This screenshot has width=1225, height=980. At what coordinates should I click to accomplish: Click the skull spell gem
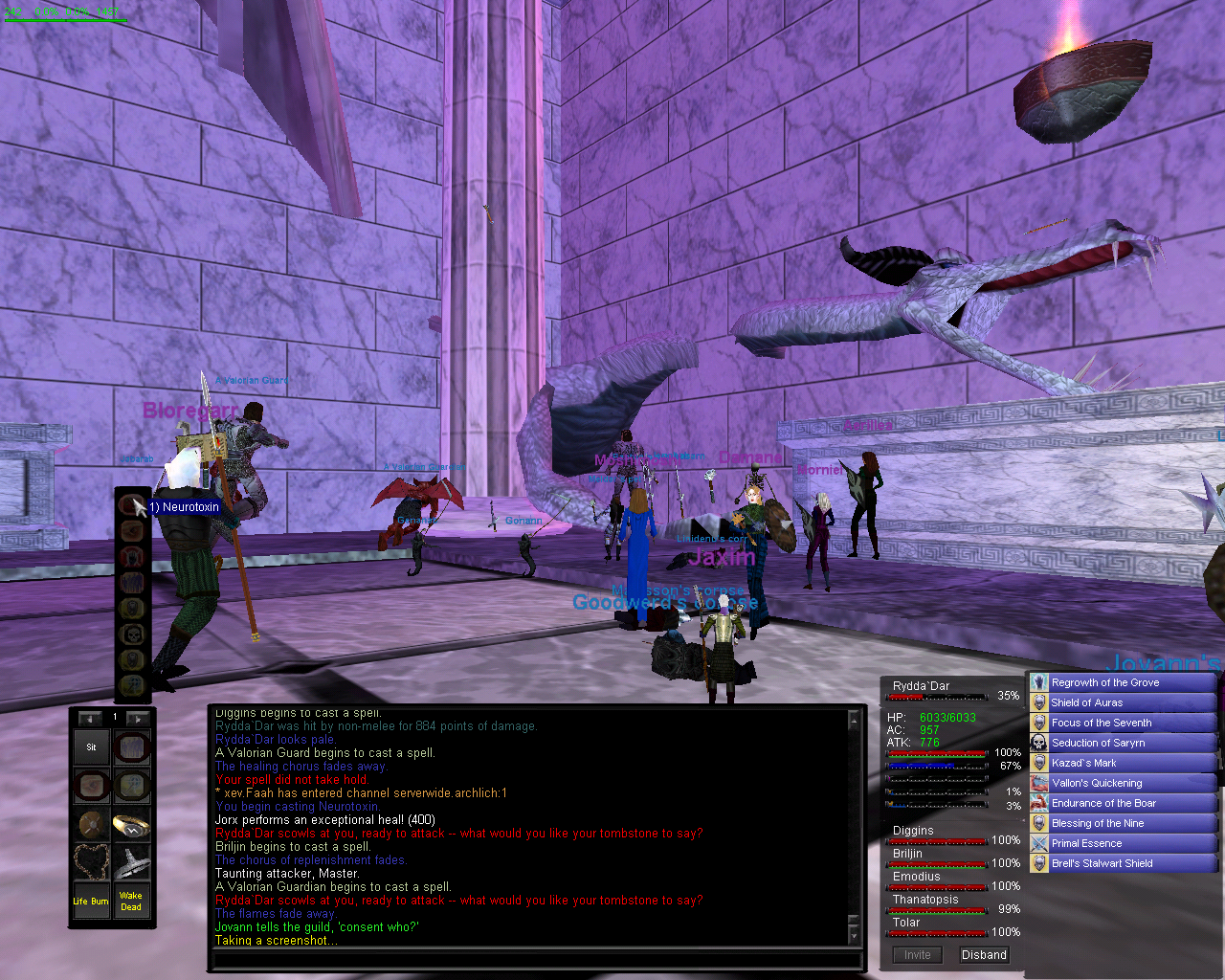coord(132,633)
